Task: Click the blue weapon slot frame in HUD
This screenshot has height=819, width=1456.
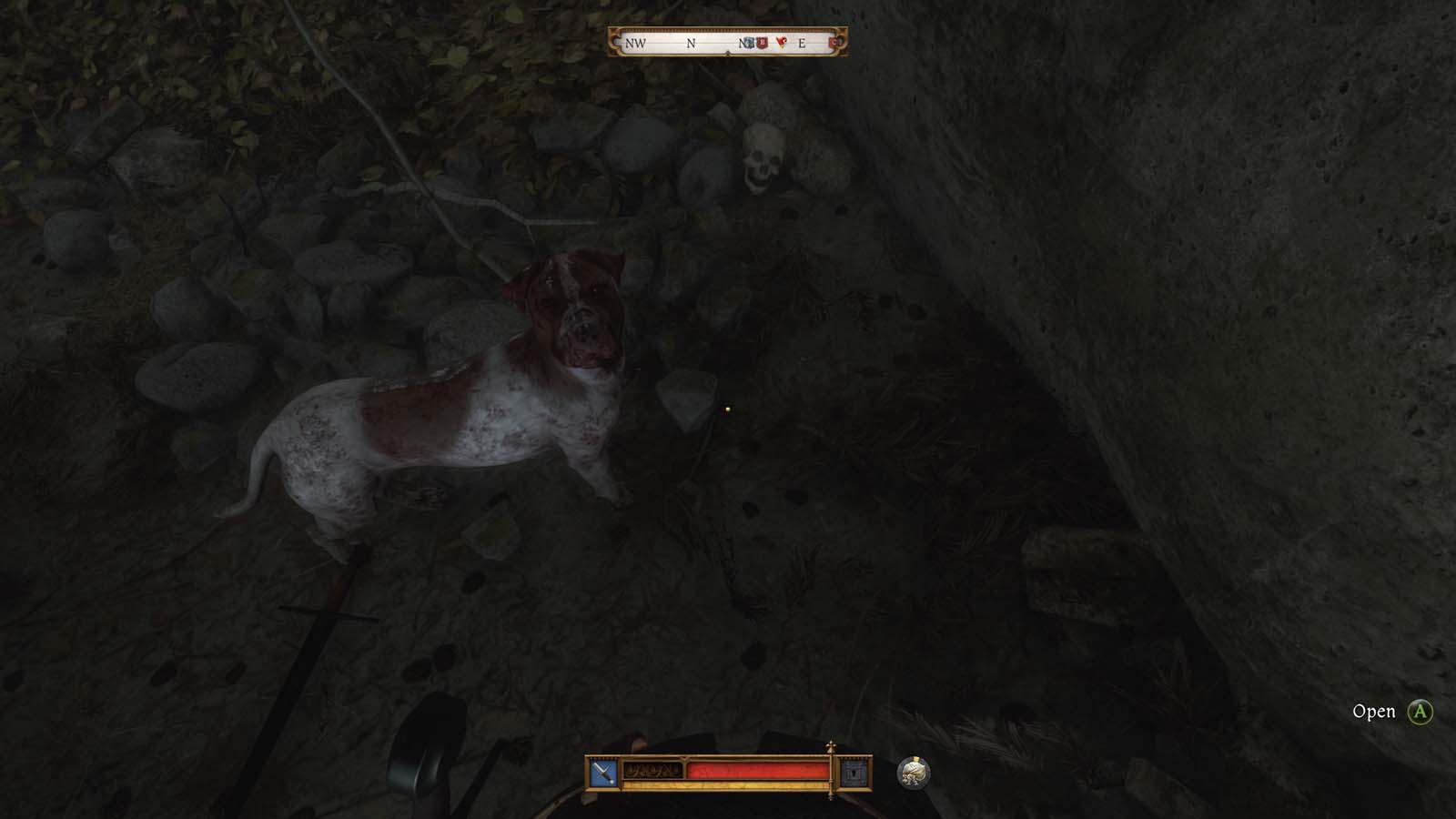Action: [602, 771]
